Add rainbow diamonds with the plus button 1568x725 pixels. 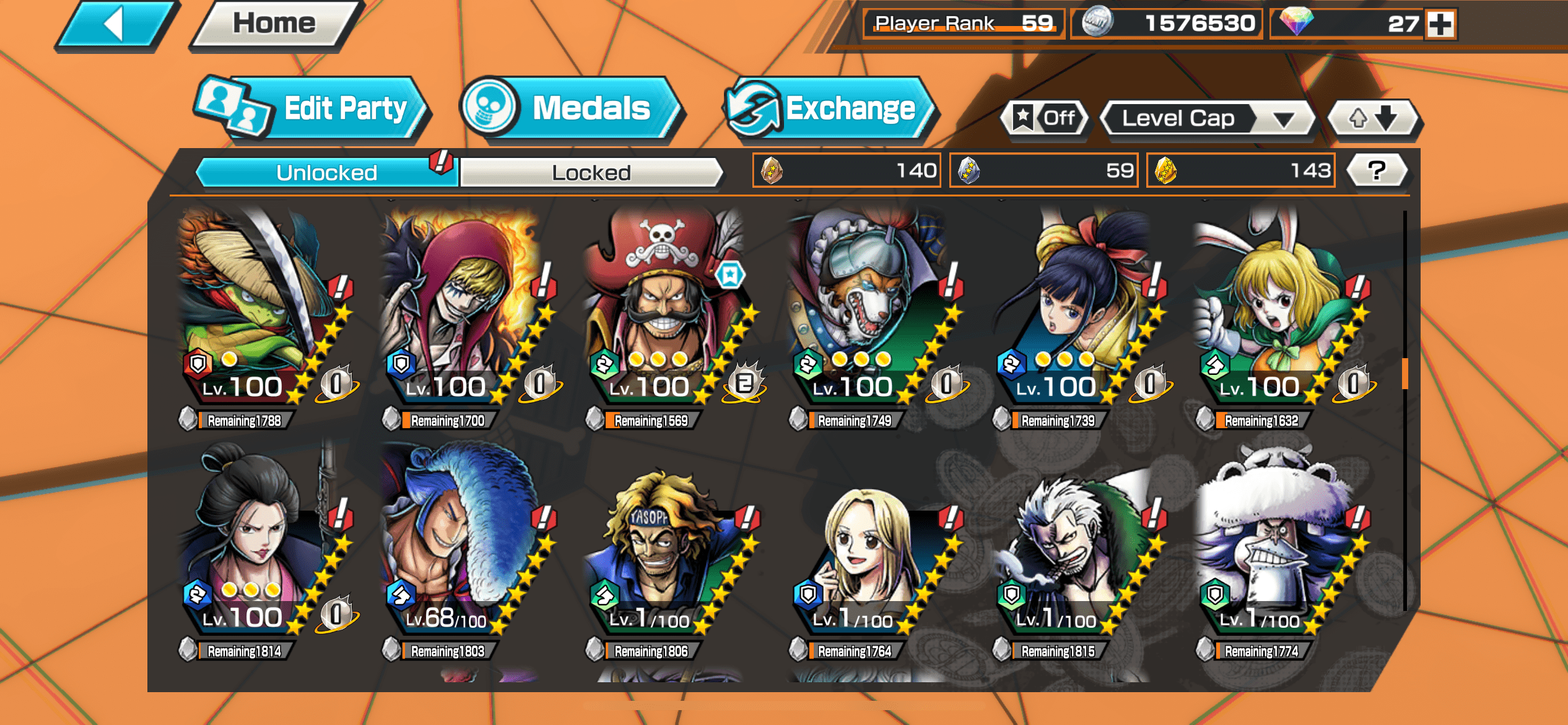pyautogui.click(x=1441, y=25)
